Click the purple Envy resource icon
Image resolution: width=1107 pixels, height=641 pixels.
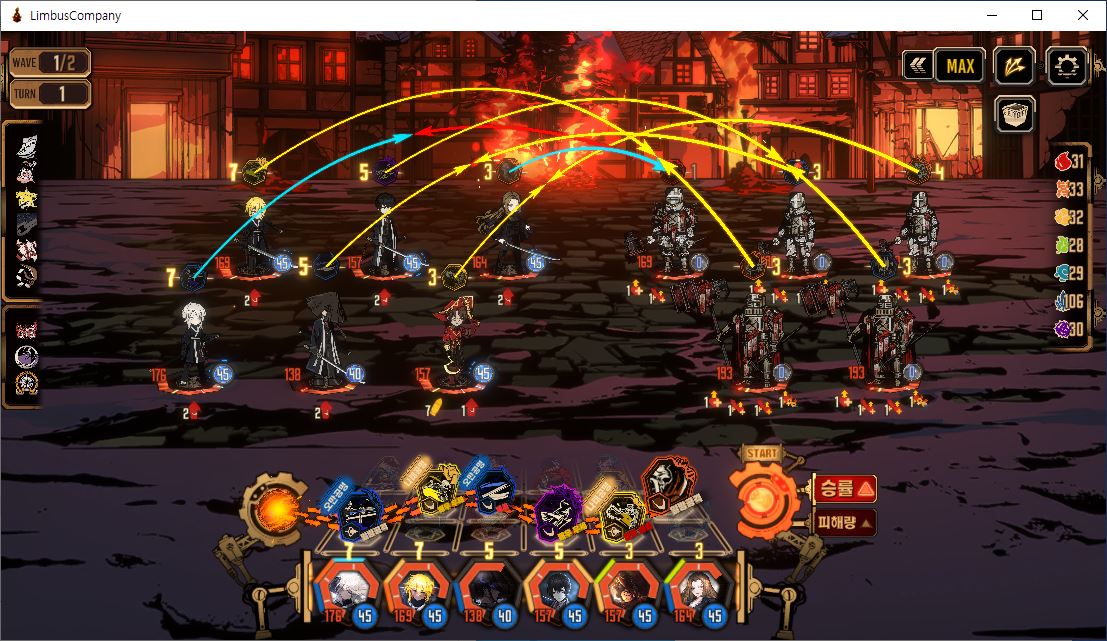point(1069,329)
